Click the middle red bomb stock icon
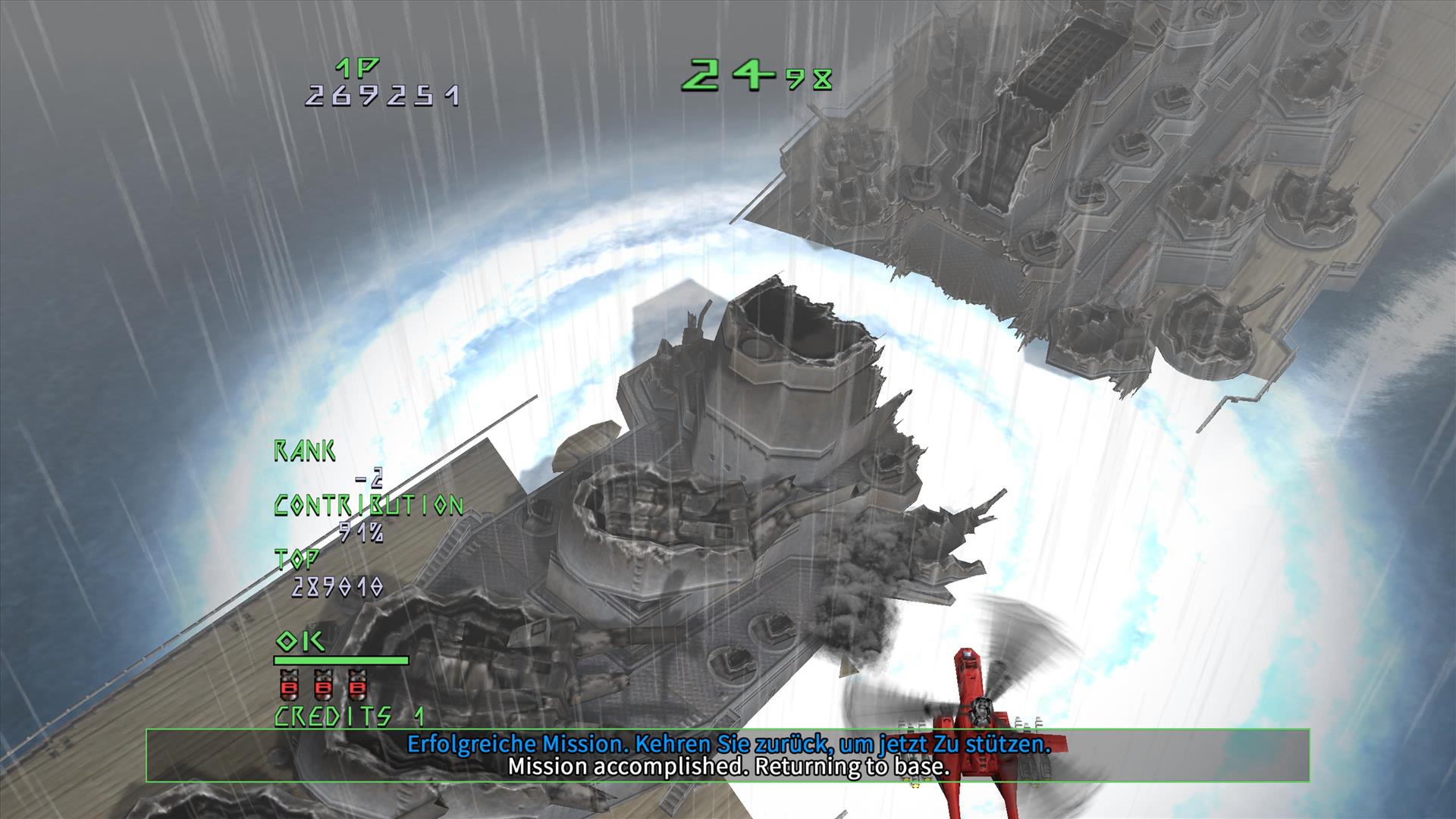Screen dimensions: 1456x819 tap(323, 685)
